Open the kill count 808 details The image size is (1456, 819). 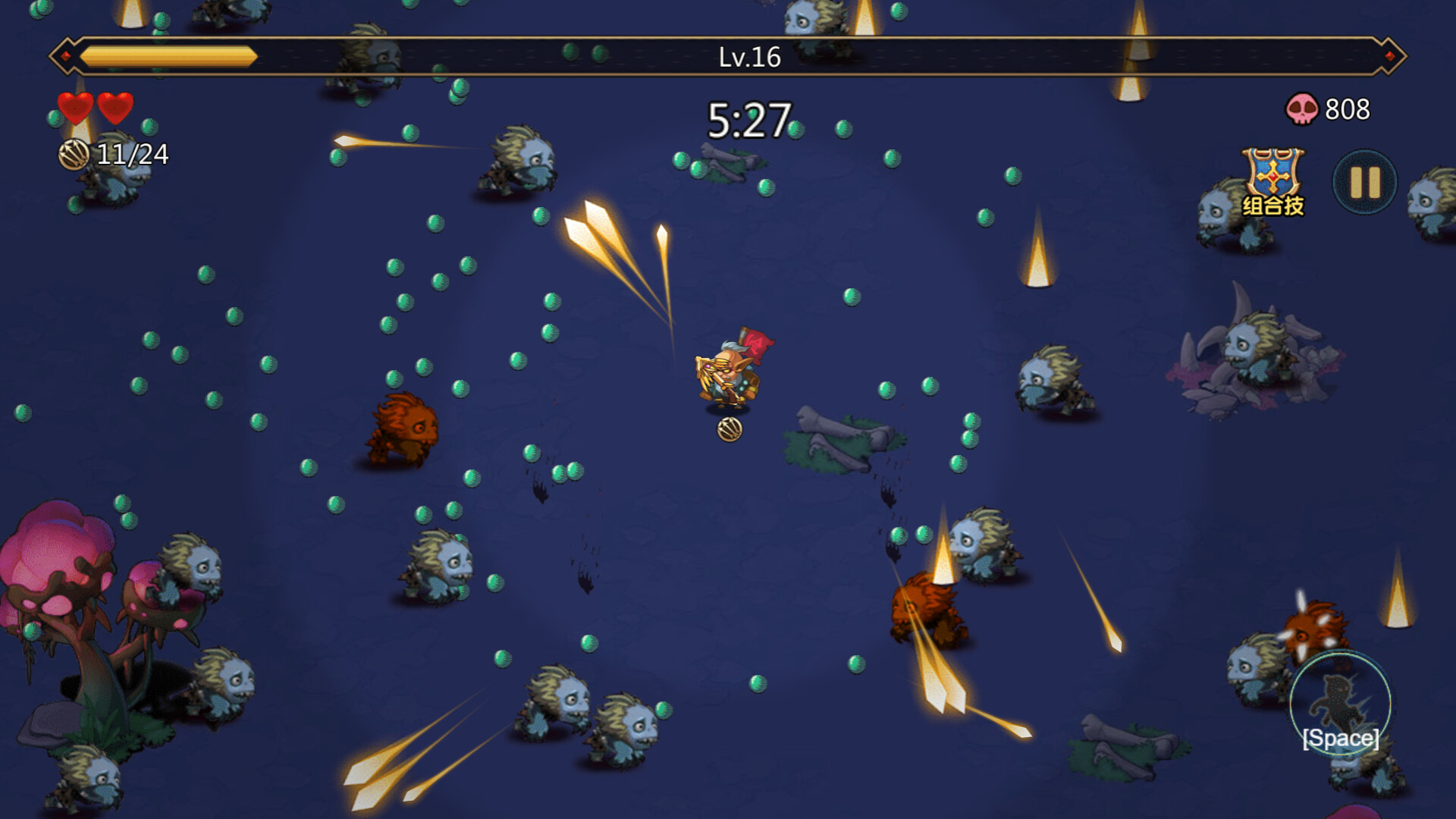(1345, 108)
